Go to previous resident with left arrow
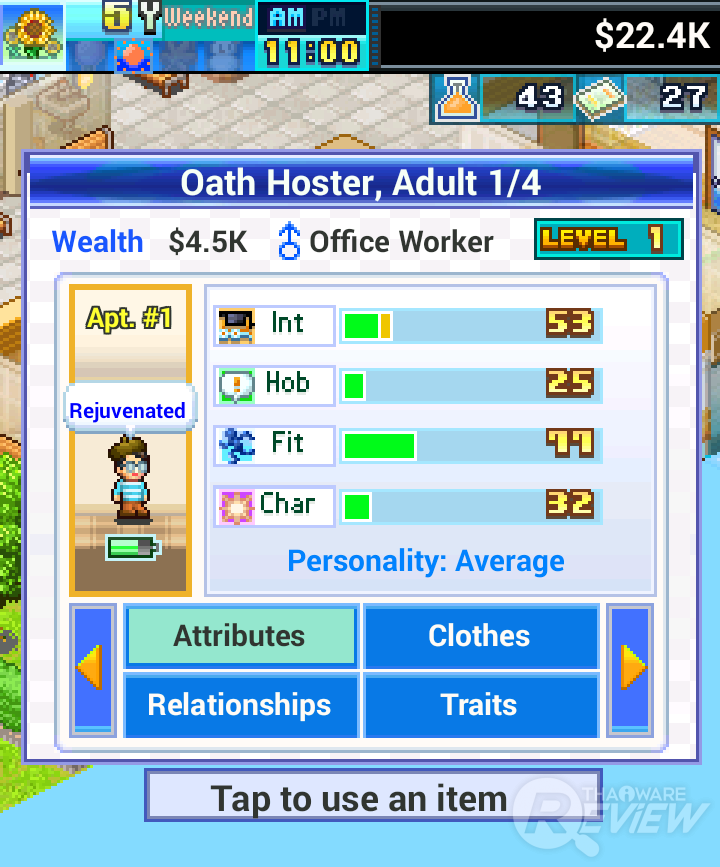This screenshot has height=867, width=720. click(92, 669)
